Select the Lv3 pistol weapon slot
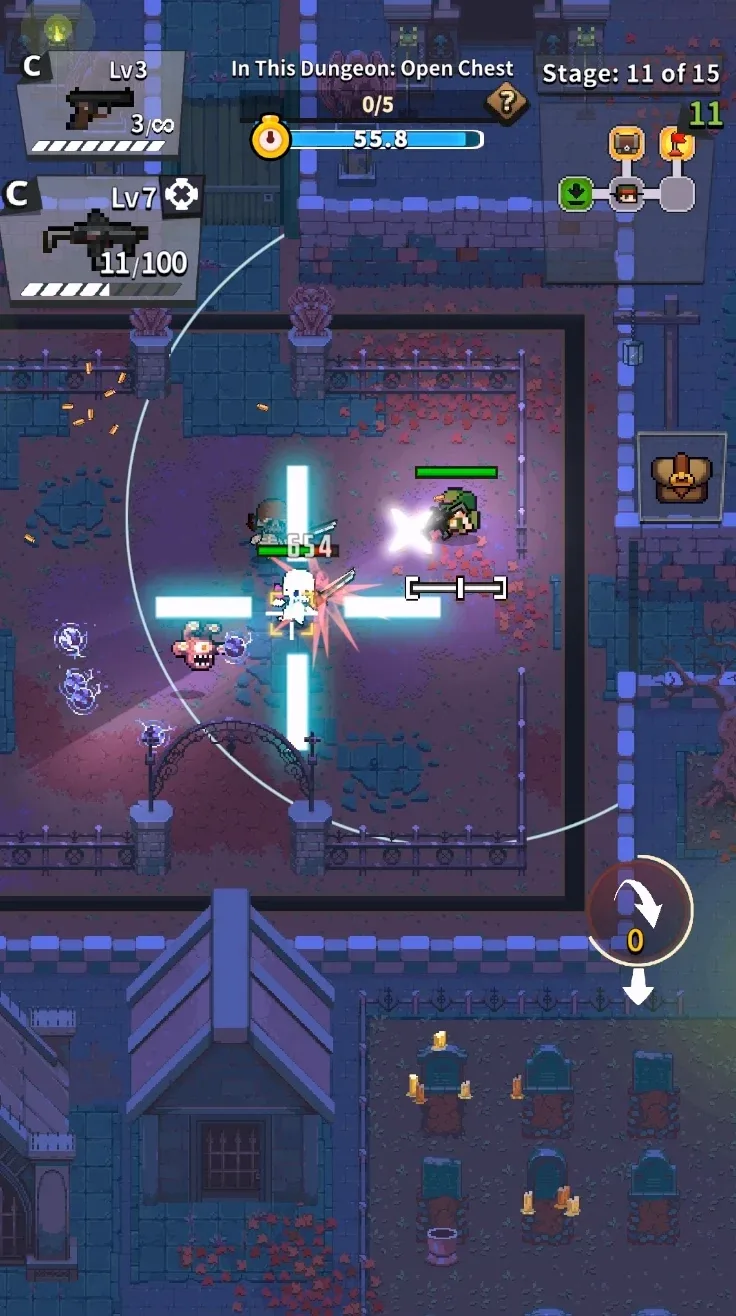 click(100, 105)
